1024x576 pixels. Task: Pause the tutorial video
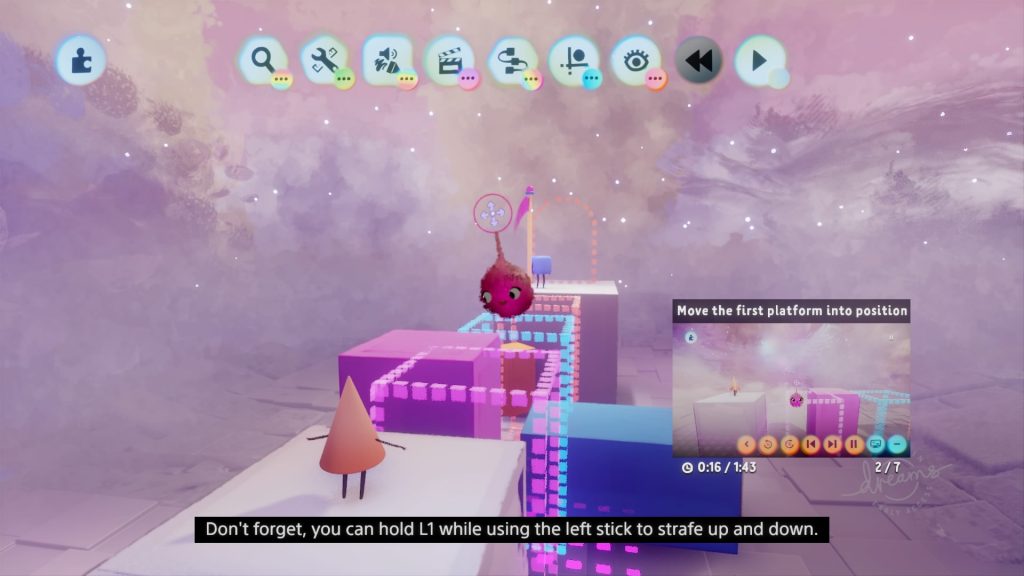coord(854,444)
